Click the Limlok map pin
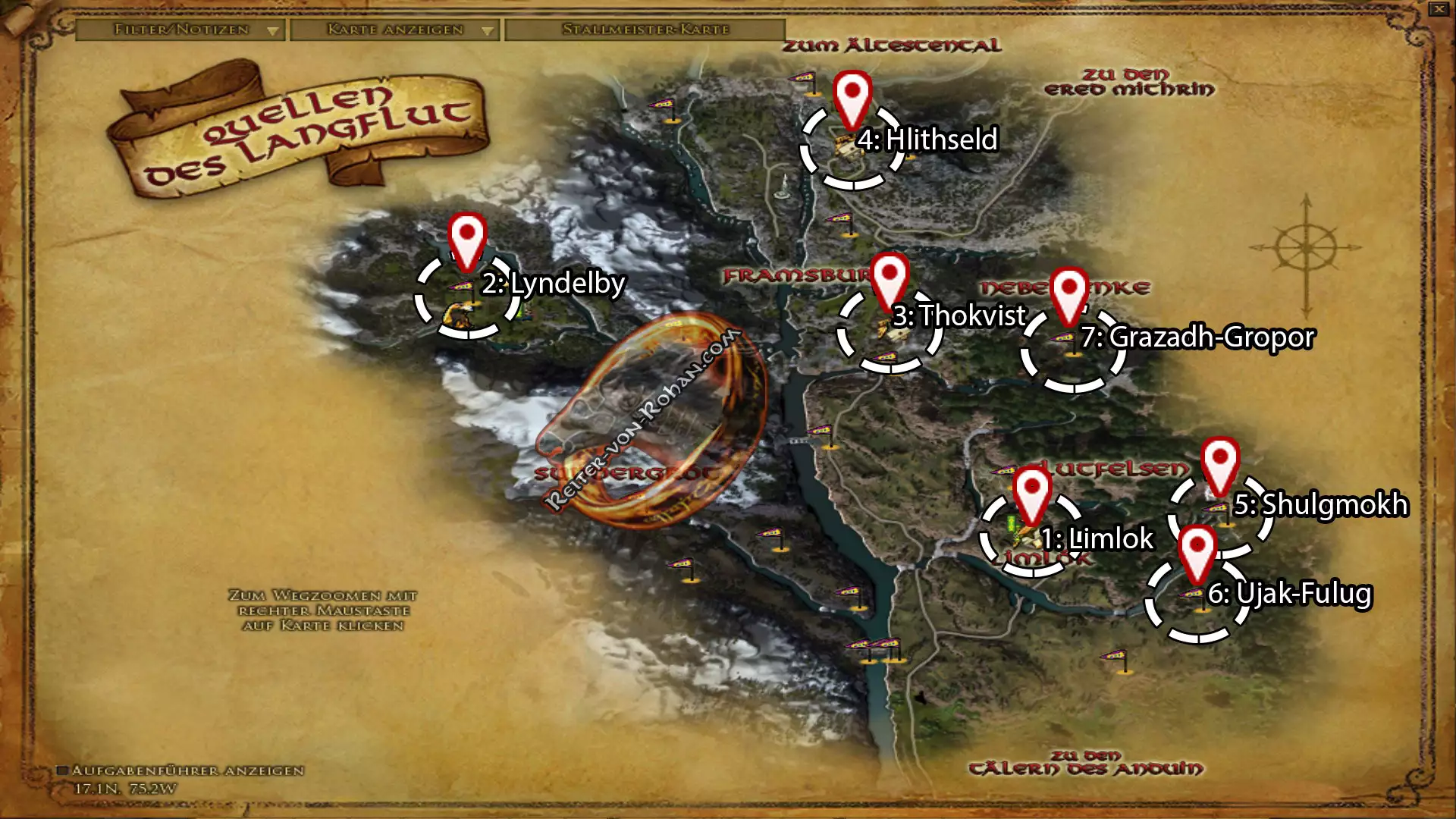 coord(1031,493)
